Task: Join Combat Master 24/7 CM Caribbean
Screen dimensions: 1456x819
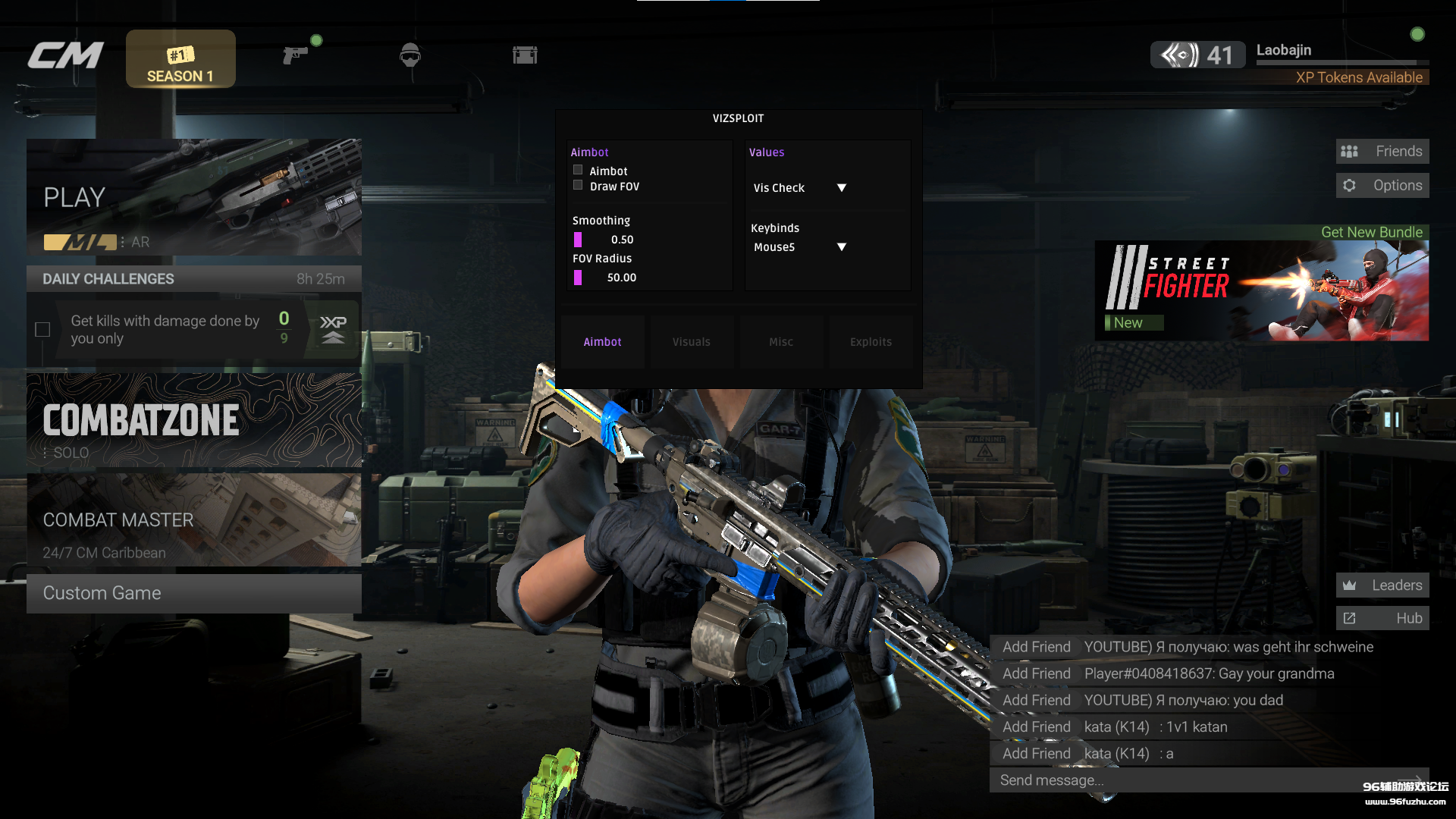Action: (194, 521)
